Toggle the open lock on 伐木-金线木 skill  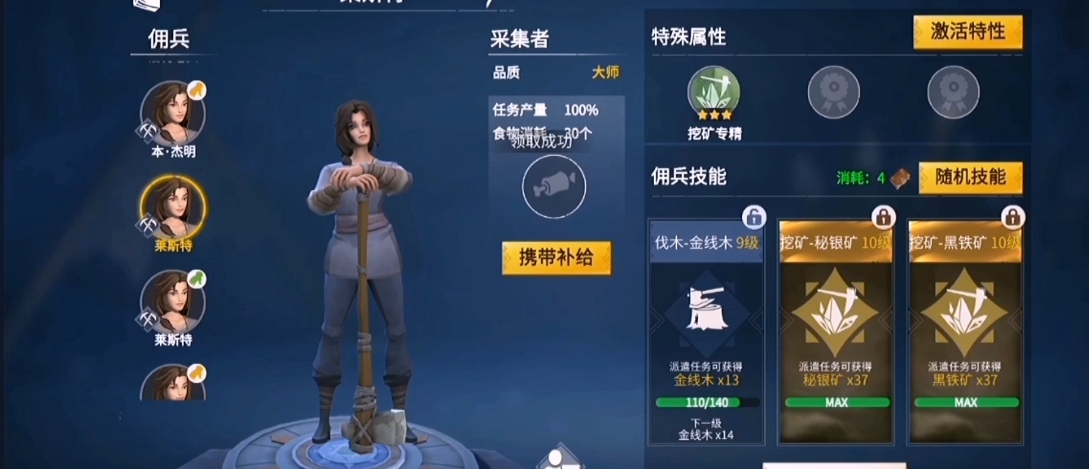click(x=754, y=217)
